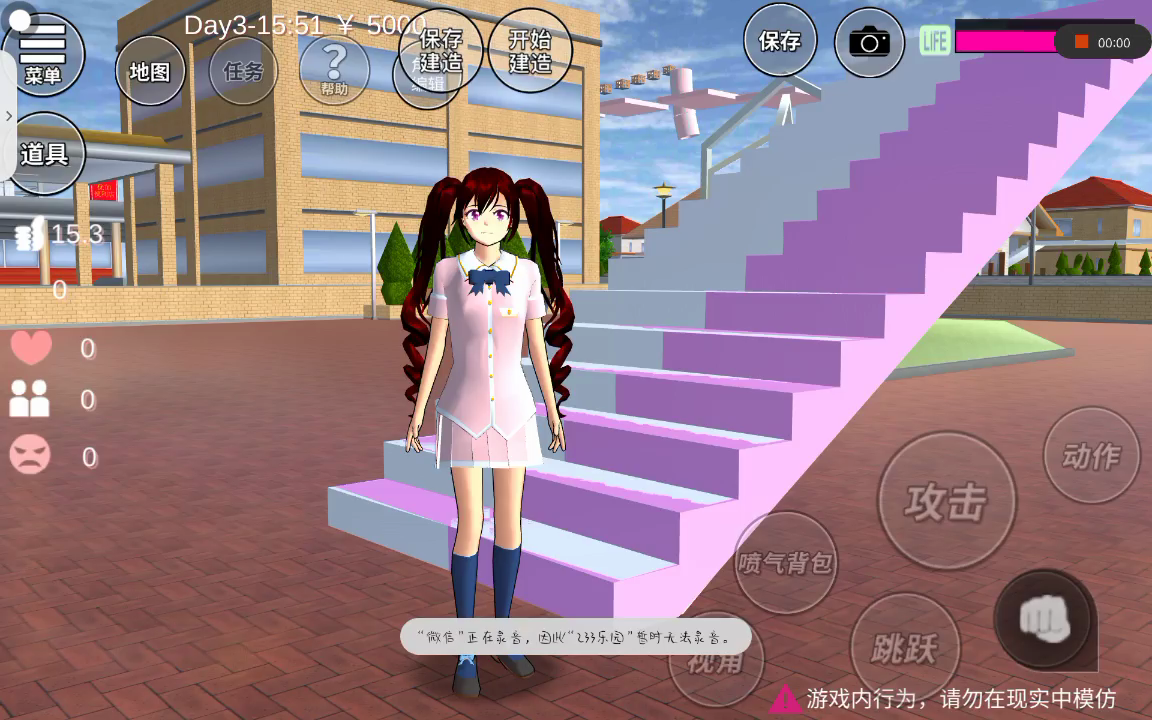Show the 任务 quest list
1152x720 pixels.
pos(243,71)
